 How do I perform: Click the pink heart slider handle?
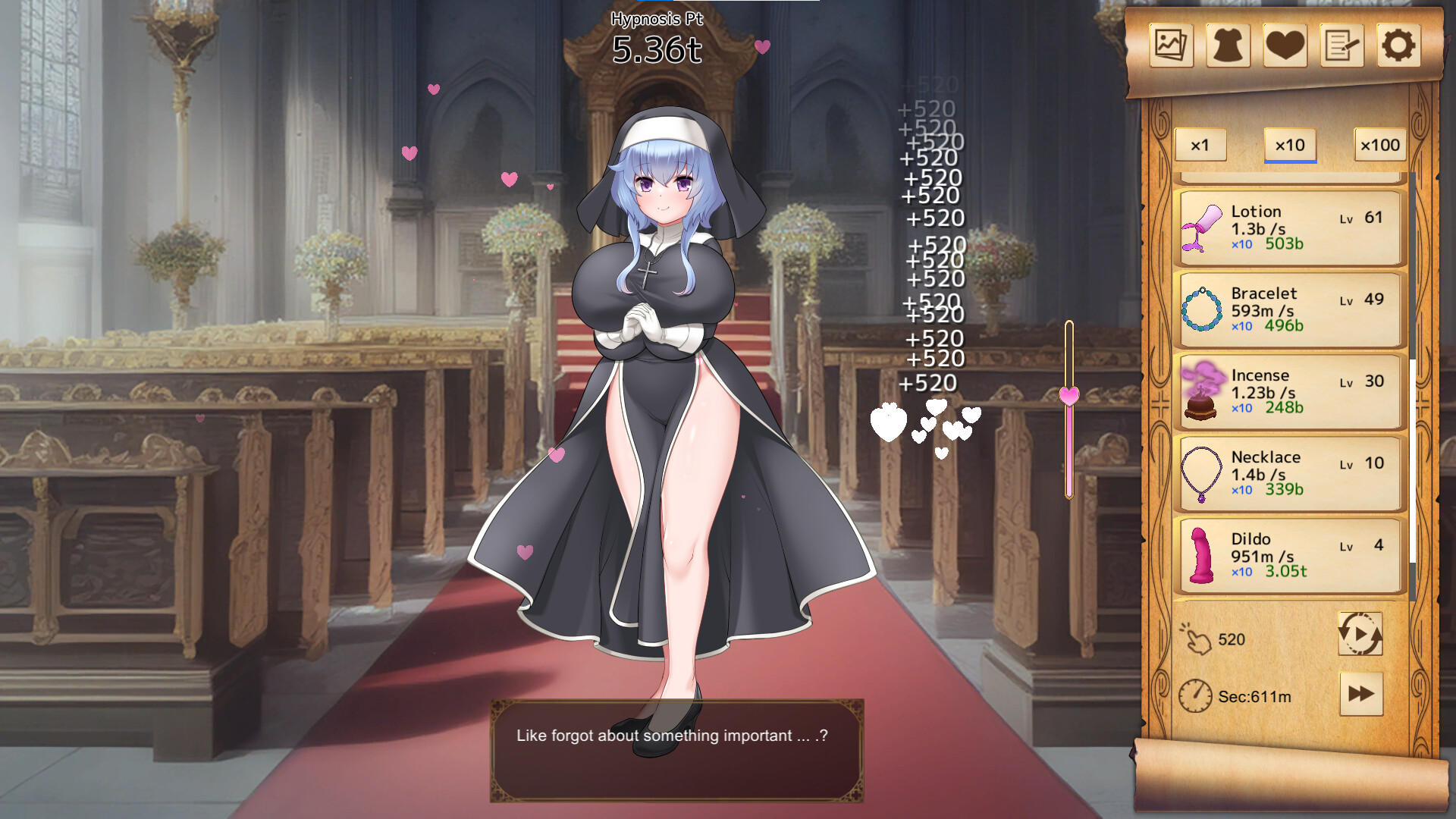[1069, 395]
